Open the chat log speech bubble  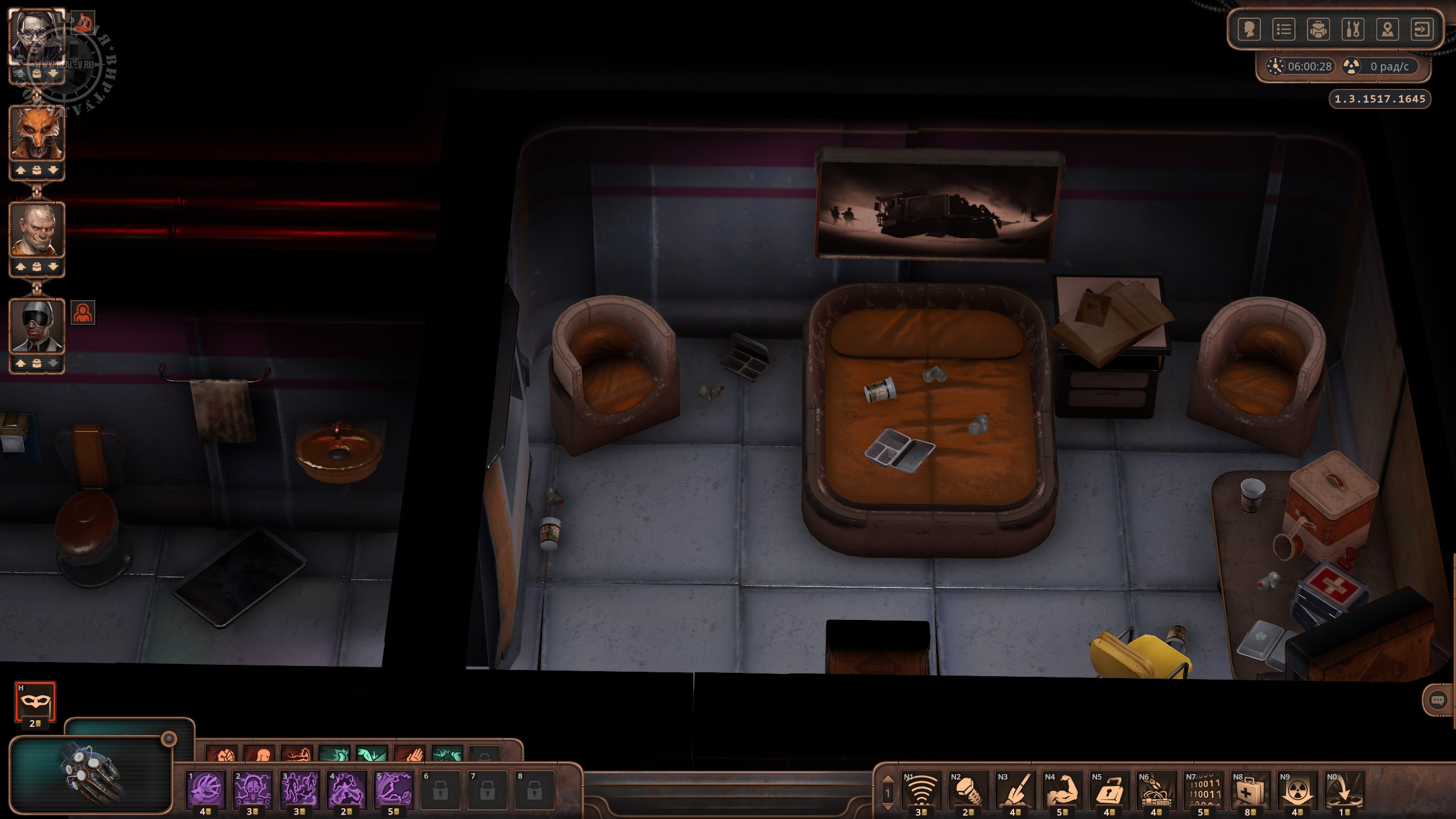[x=1438, y=700]
